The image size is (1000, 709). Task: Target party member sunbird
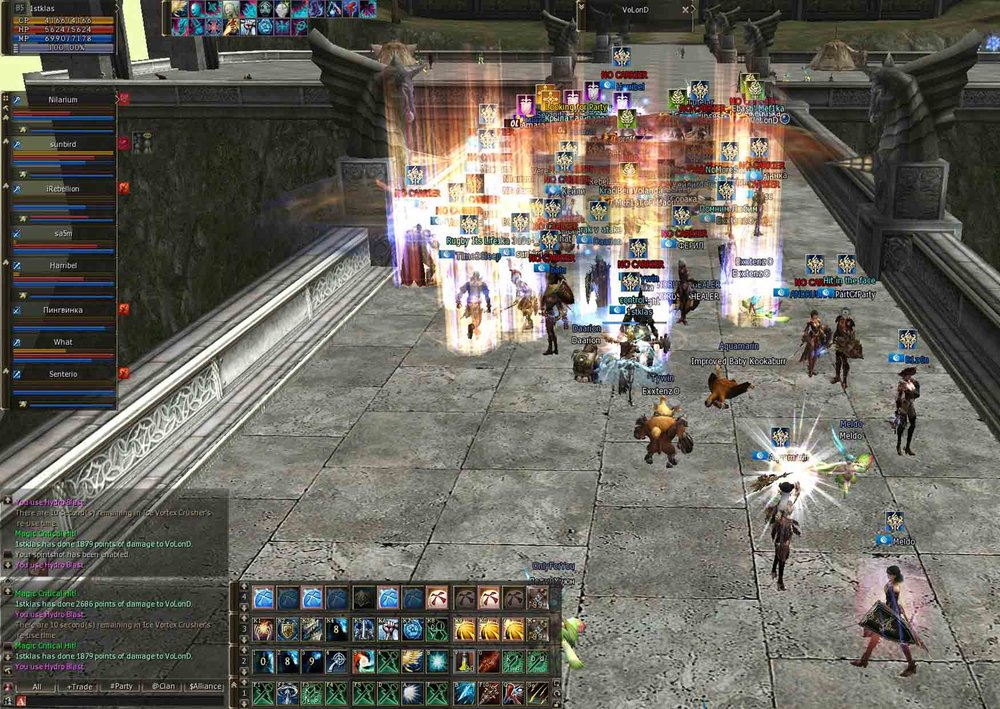click(62, 144)
